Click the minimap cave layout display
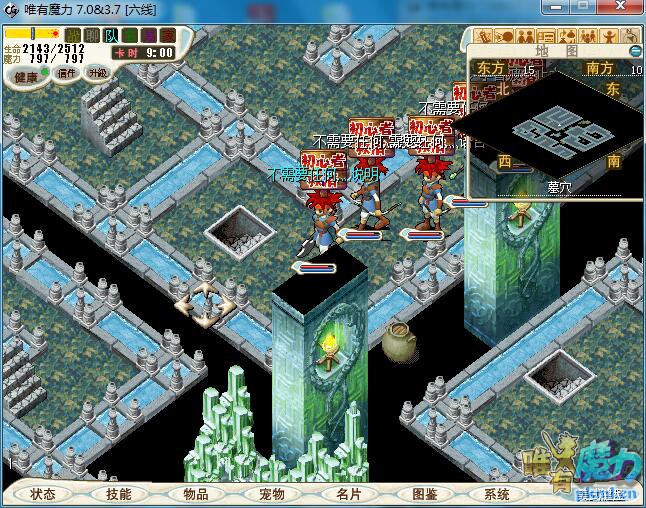The image size is (646, 508). point(553,131)
